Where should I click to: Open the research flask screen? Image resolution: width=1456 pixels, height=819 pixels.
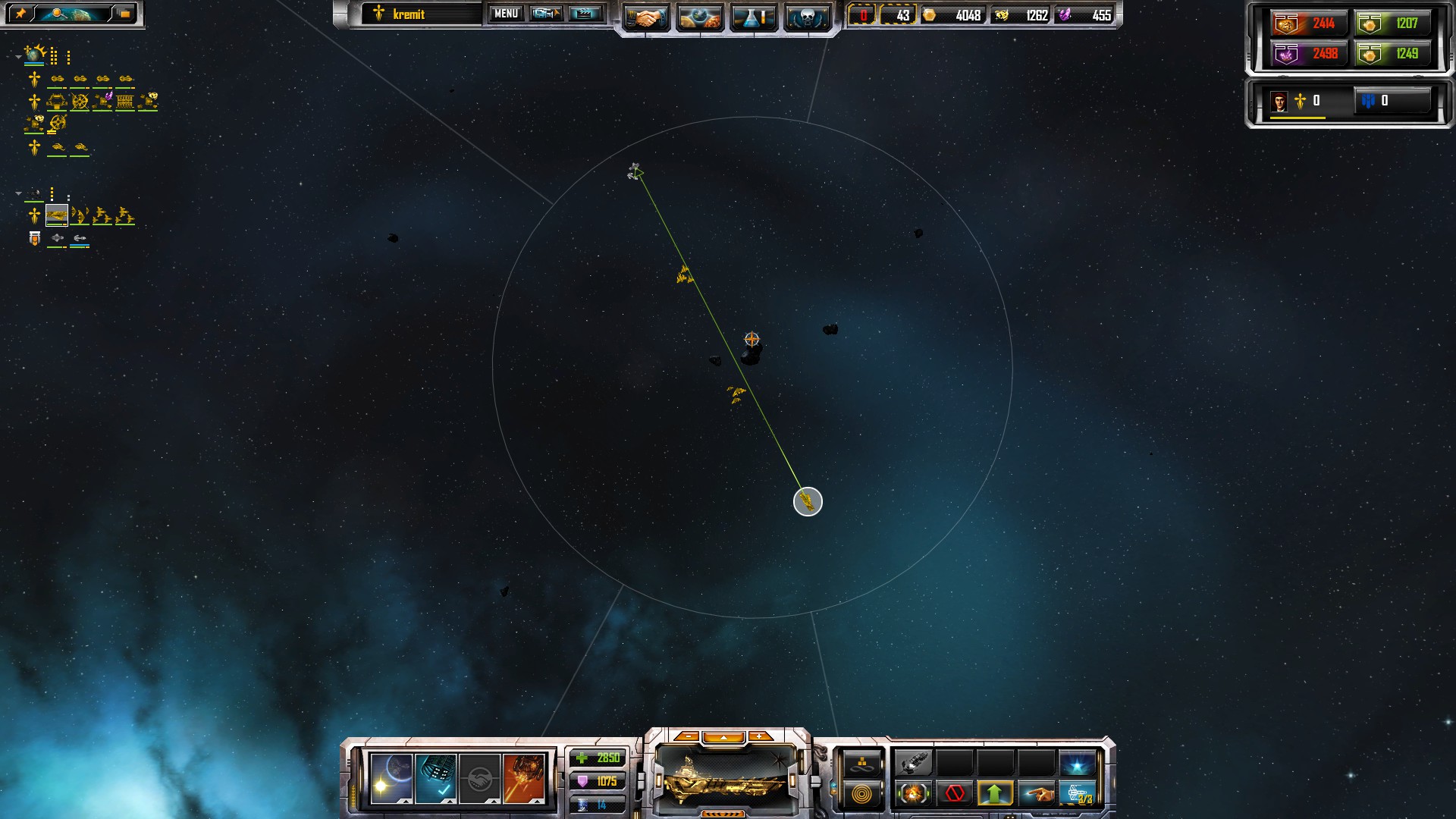tap(753, 17)
